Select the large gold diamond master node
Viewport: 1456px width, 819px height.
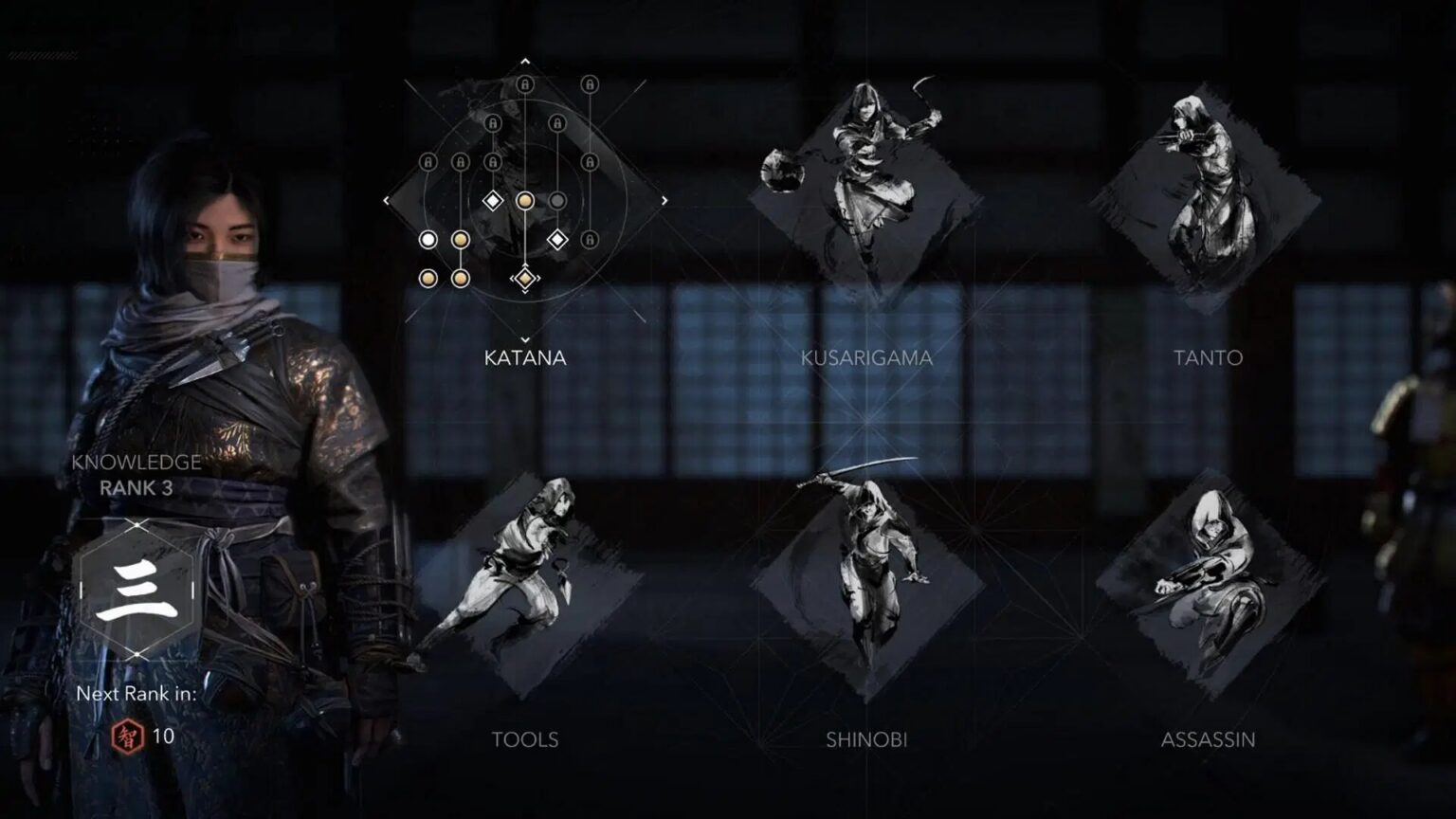click(525, 278)
